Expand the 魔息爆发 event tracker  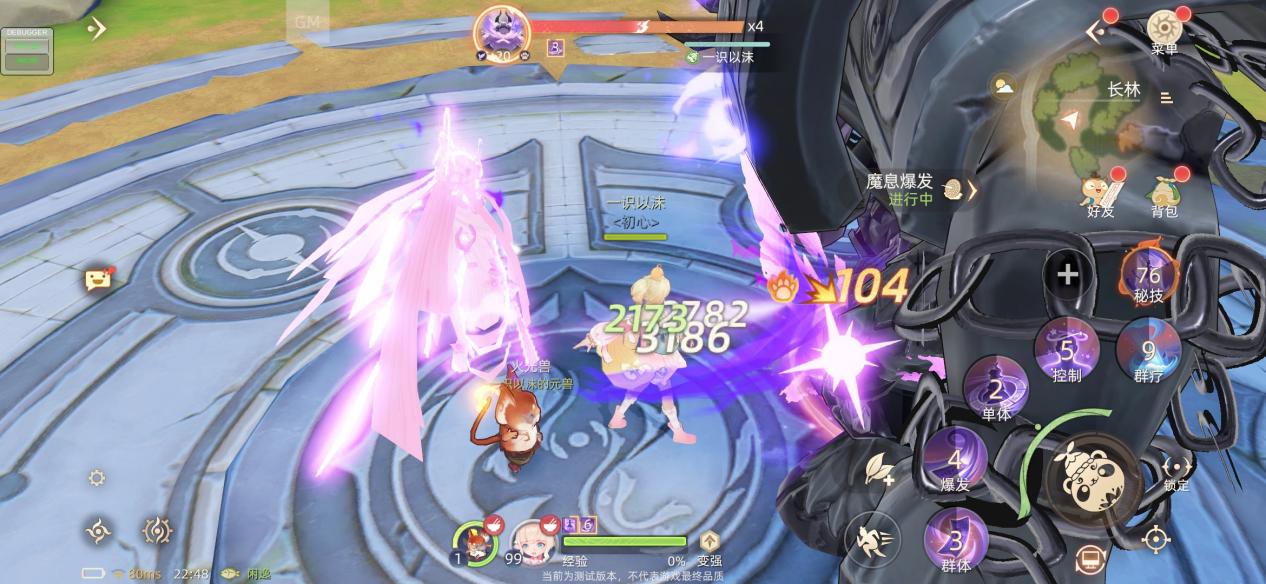970,189
